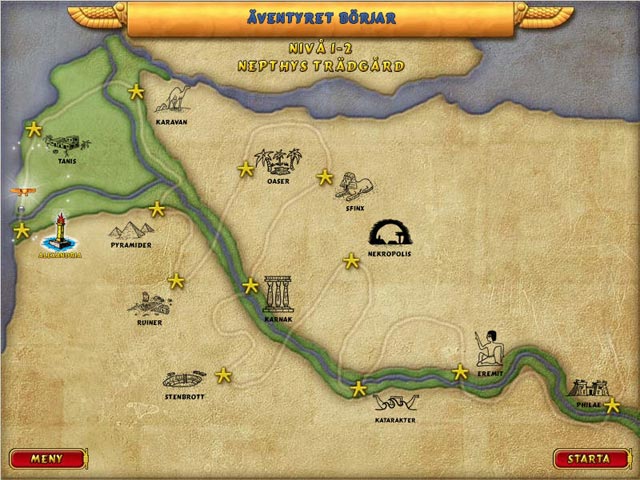
Task: Select the Ruiner map location
Action: tap(148, 304)
